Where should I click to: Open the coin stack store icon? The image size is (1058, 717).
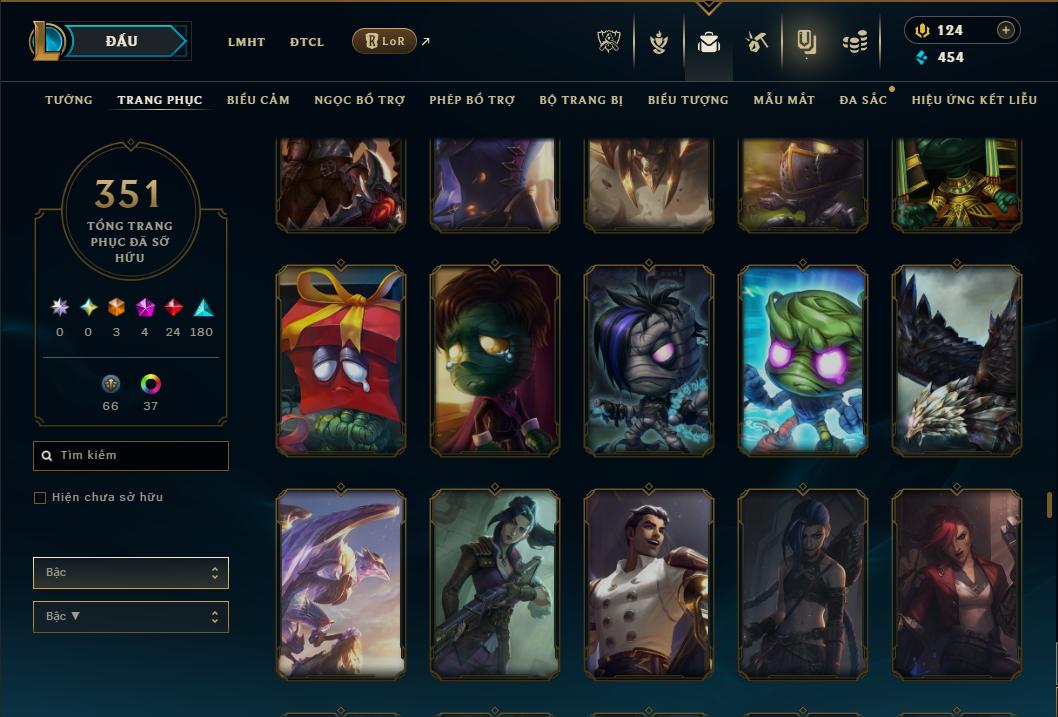coord(854,42)
